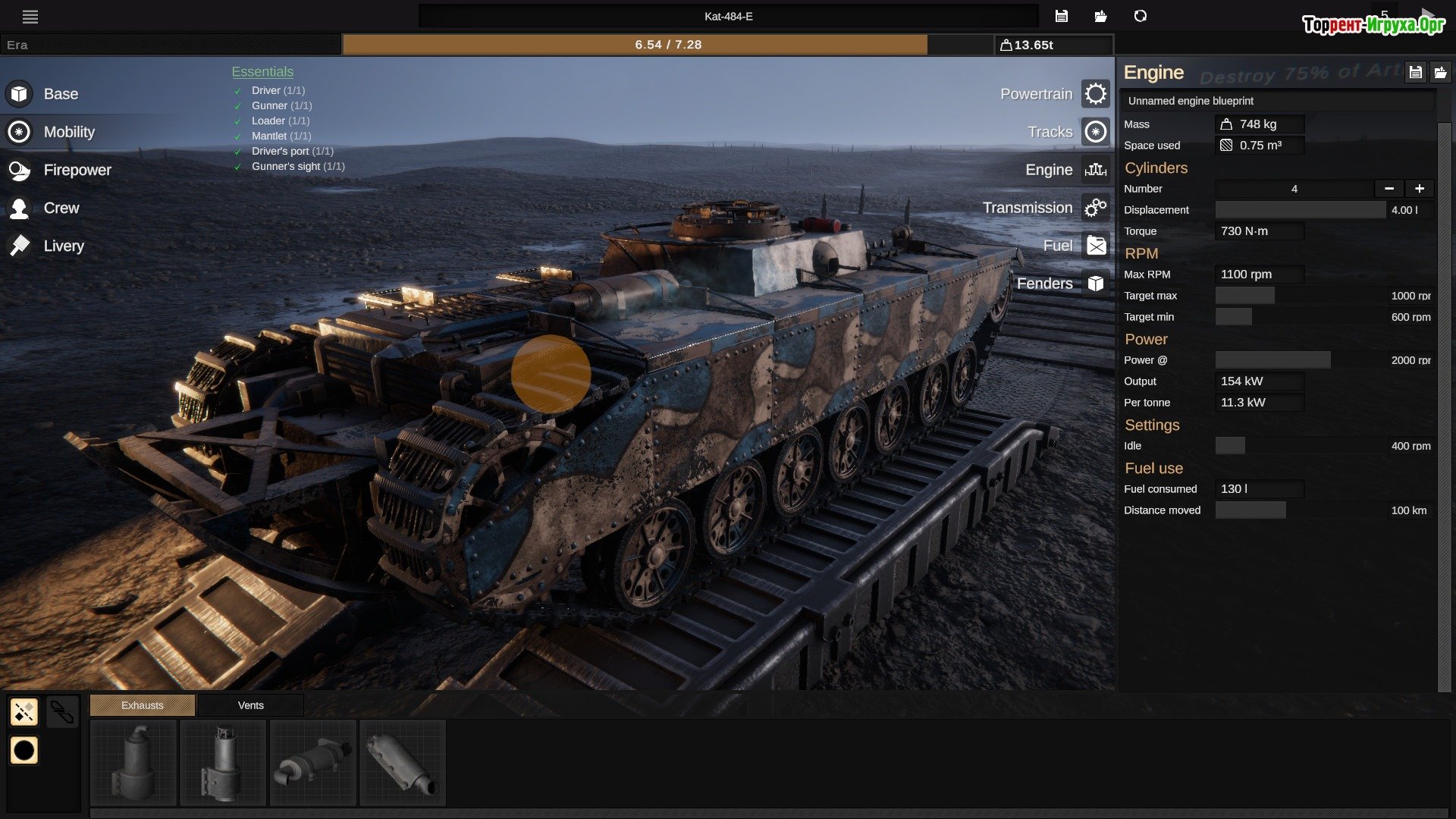Switch to the Vents tab
This screenshot has height=819, width=1456.
[250, 705]
